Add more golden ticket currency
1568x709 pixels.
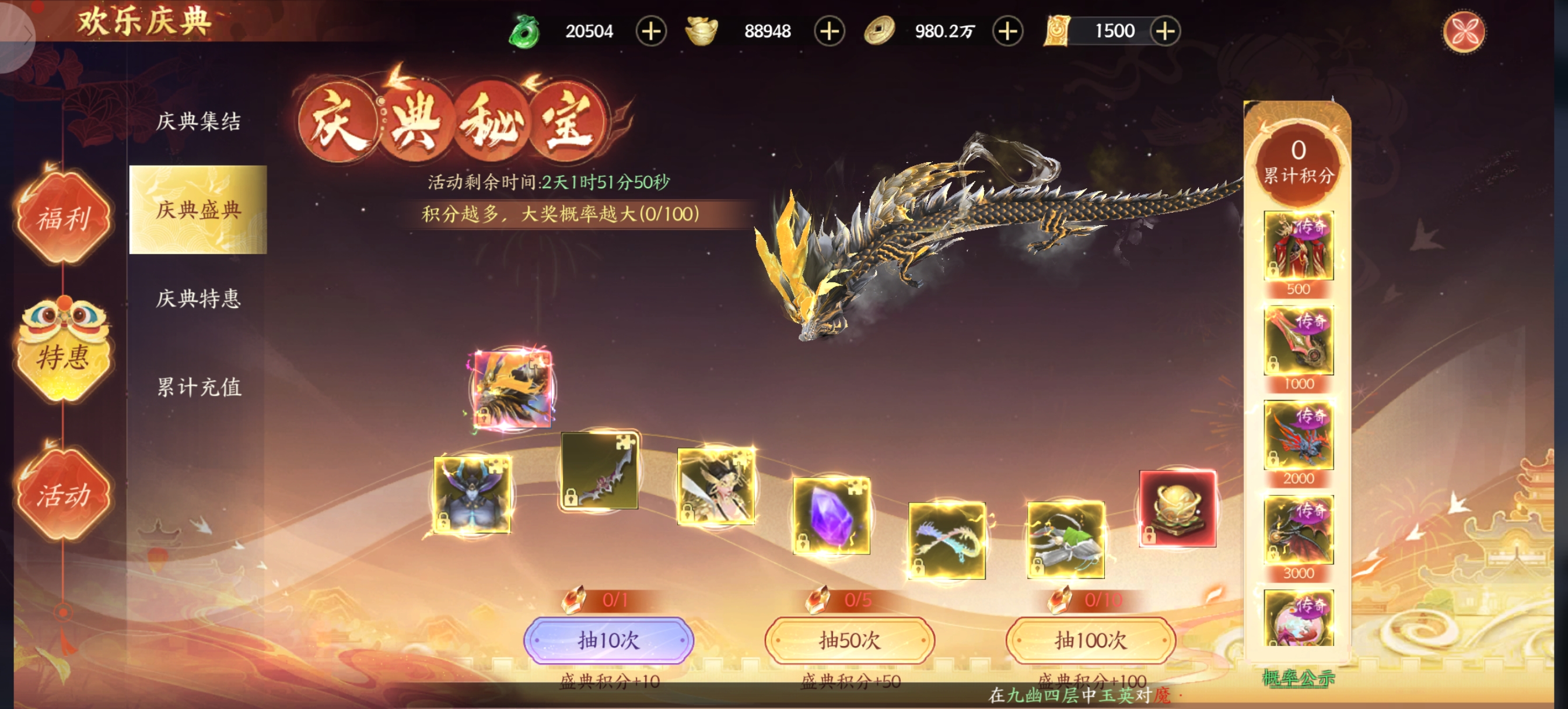coord(1164,31)
